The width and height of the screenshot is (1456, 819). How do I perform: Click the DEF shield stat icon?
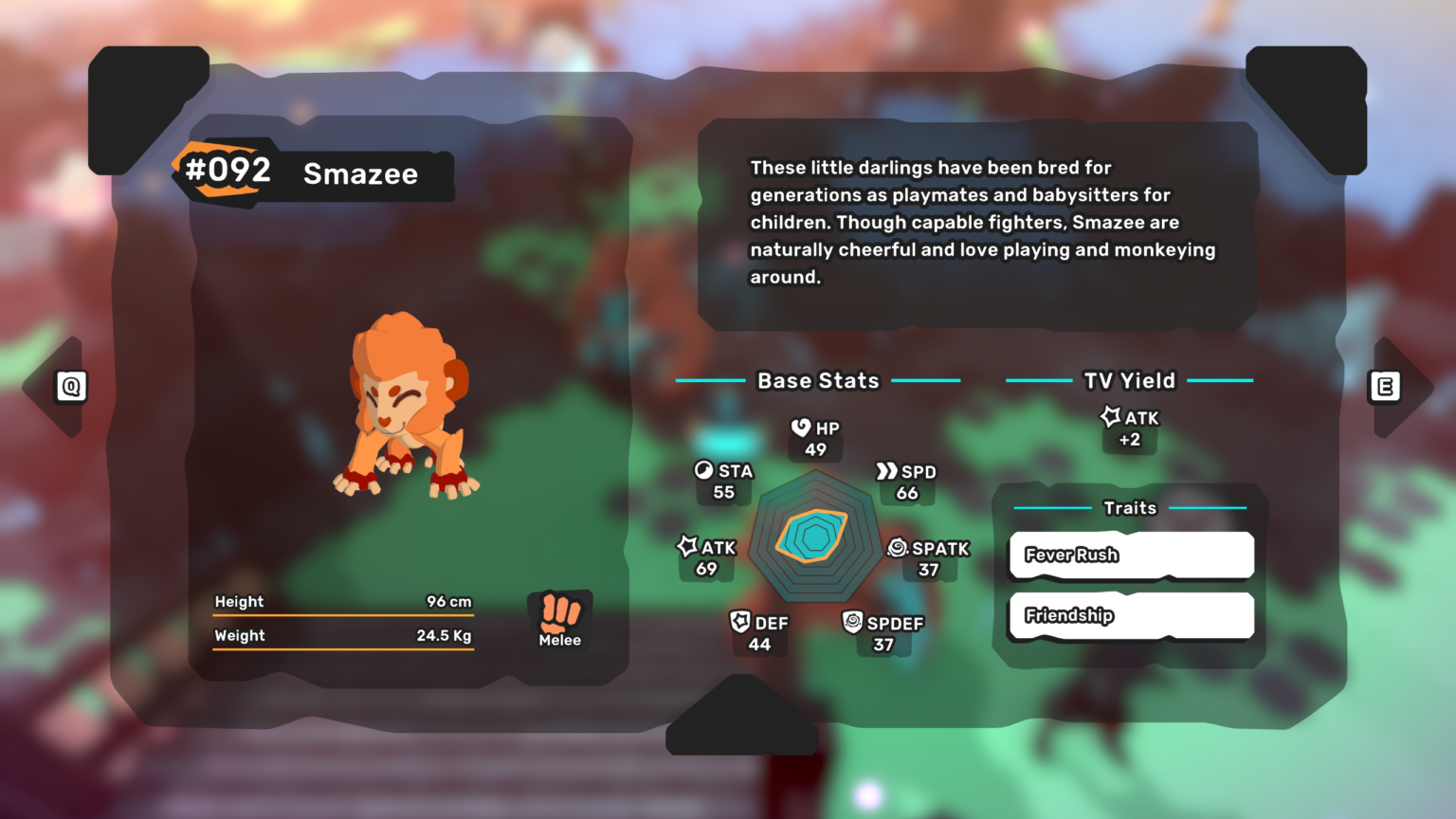pyautogui.click(x=742, y=623)
